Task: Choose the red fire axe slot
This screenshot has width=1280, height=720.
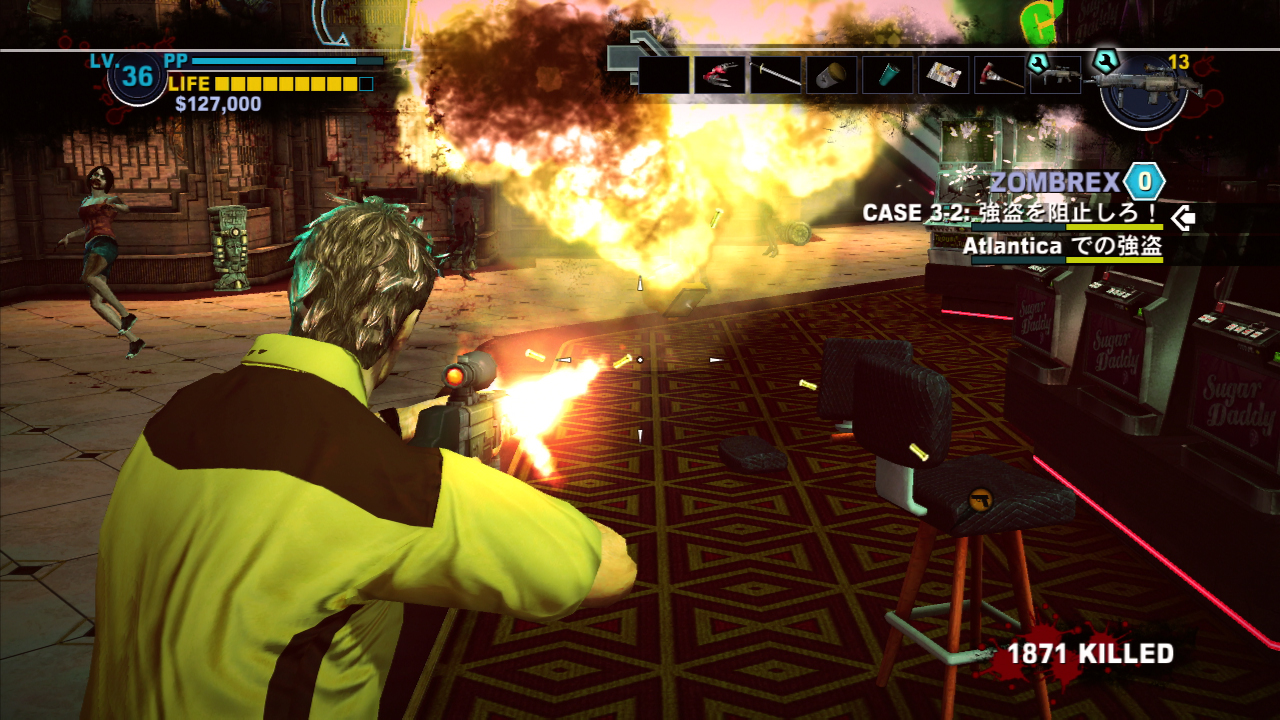Action: tap(1000, 75)
